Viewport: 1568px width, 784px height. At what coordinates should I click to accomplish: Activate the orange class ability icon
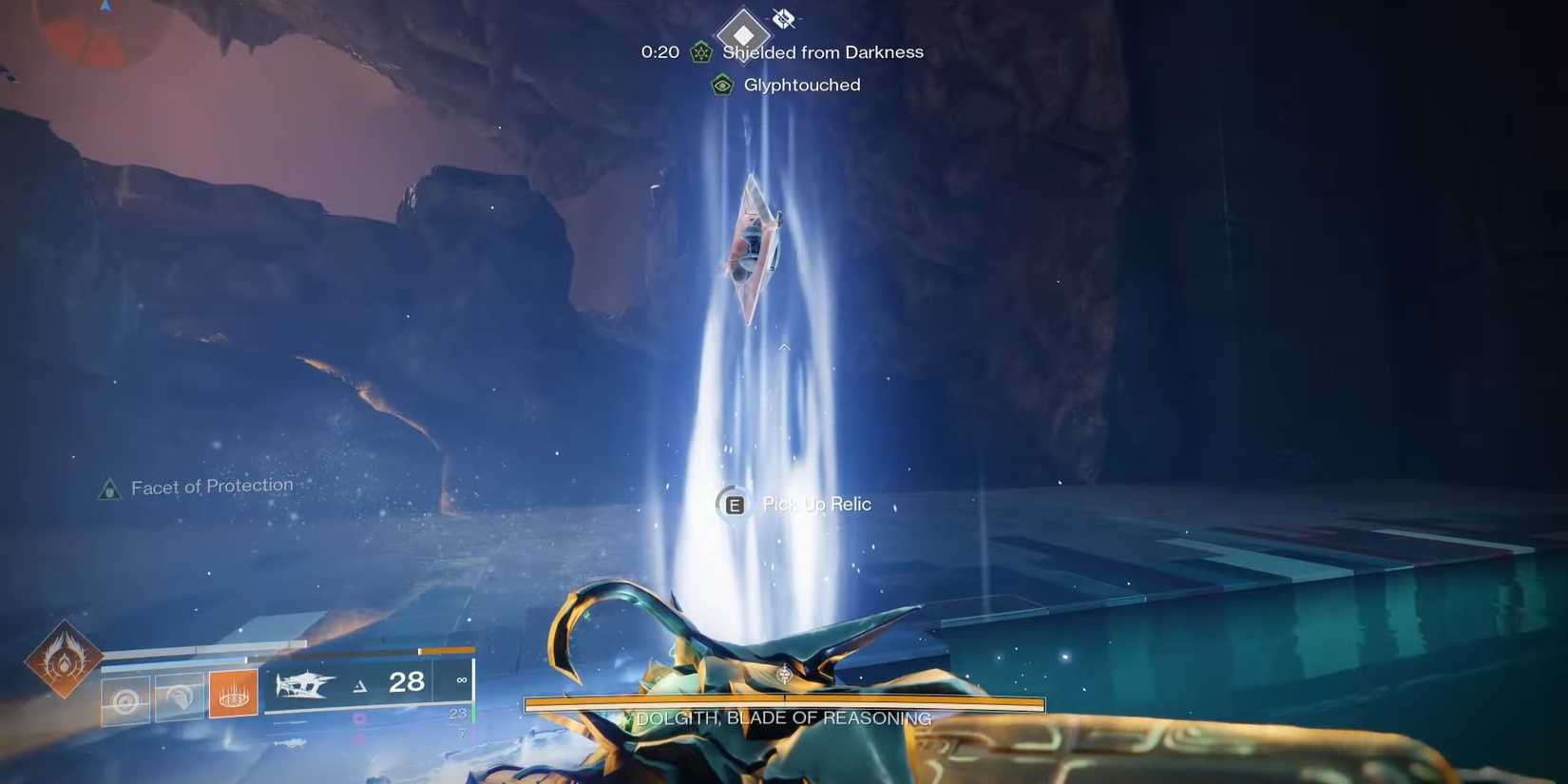coord(233,695)
